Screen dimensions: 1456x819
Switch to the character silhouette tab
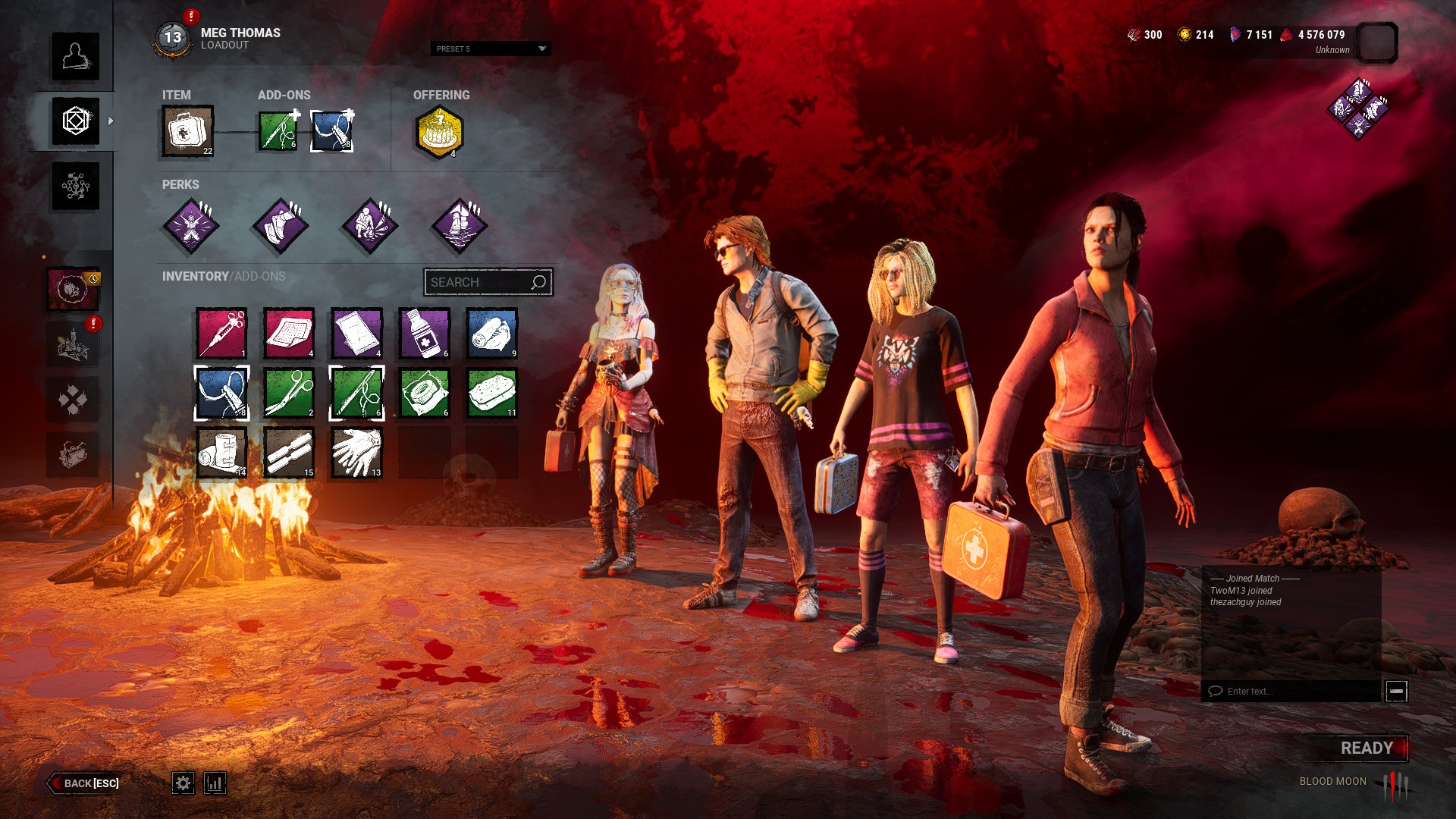click(75, 56)
